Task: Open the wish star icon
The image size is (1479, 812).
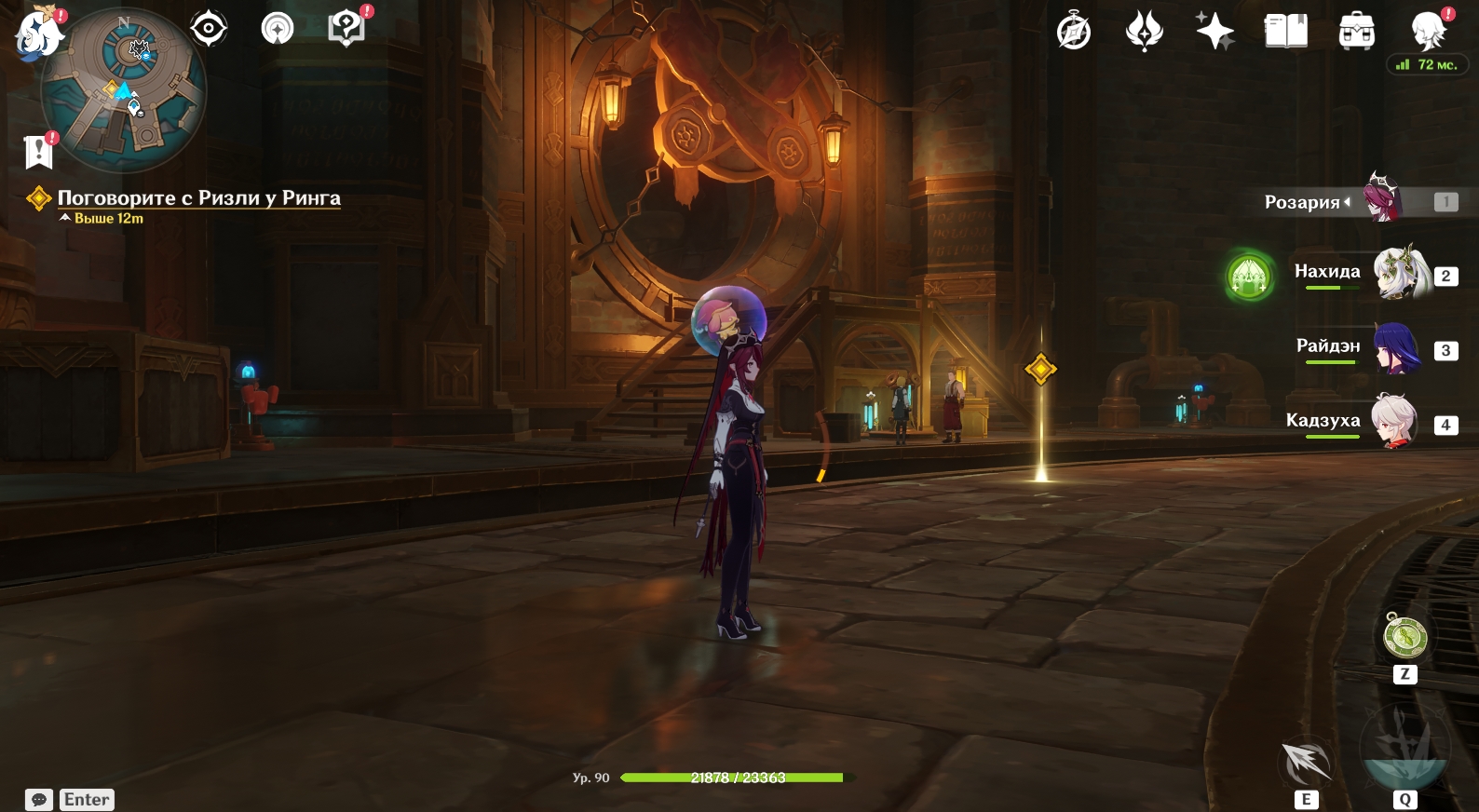Action: pos(1214,32)
